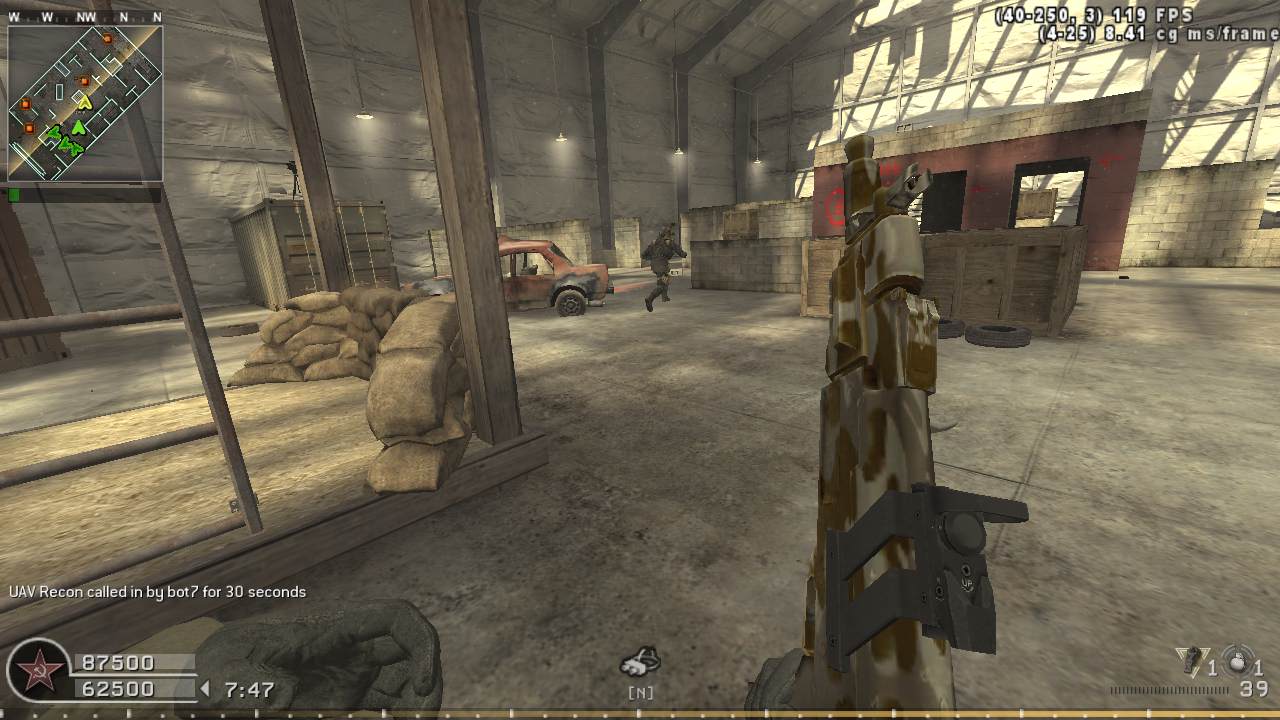The image size is (1280, 720).
Task: Select the special grenade icon
Action: click(1191, 661)
